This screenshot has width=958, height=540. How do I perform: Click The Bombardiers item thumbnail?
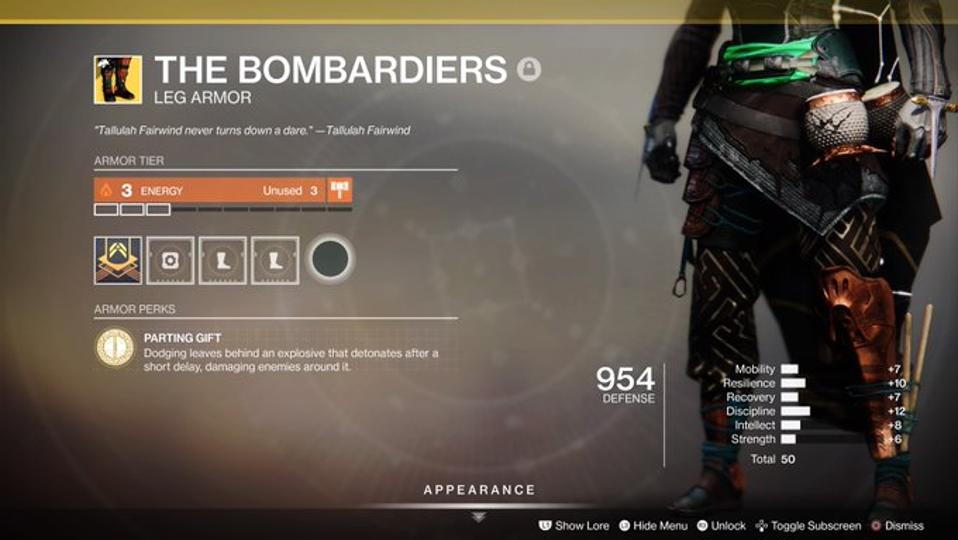(x=117, y=79)
